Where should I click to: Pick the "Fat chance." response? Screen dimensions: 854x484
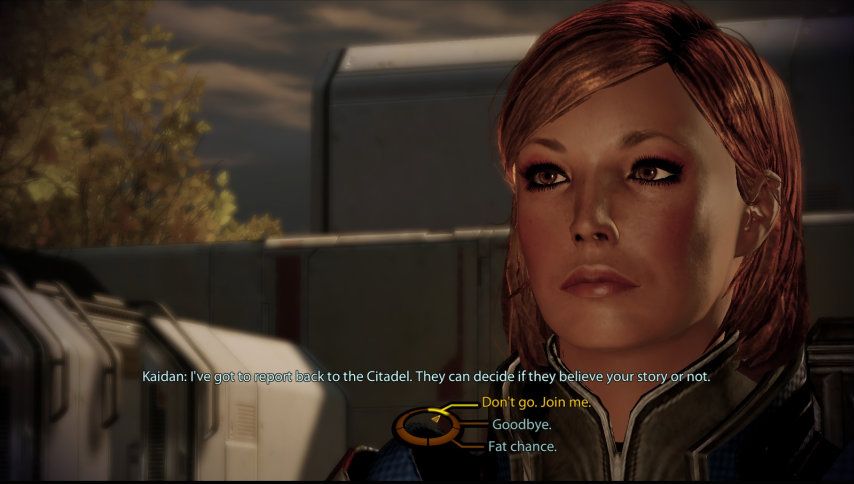tap(522, 446)
